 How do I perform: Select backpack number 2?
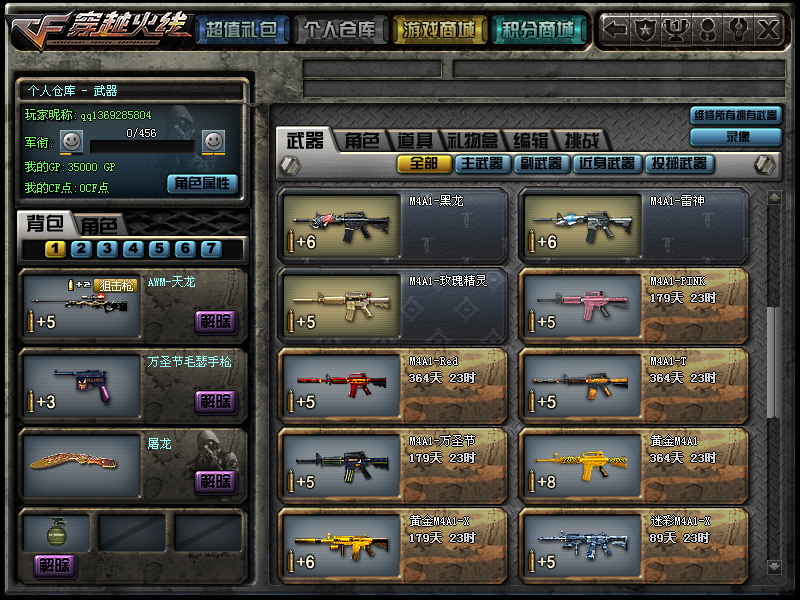coord(80,249)
